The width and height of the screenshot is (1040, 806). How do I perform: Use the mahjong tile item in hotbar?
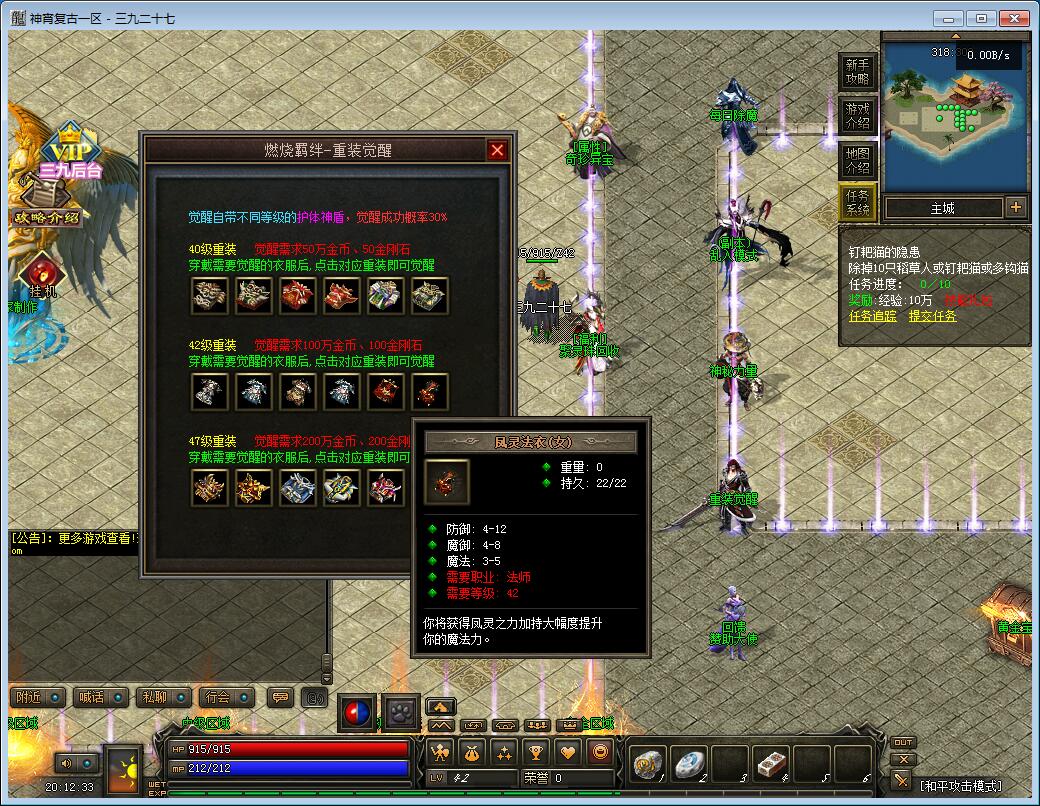coord(770,765)
